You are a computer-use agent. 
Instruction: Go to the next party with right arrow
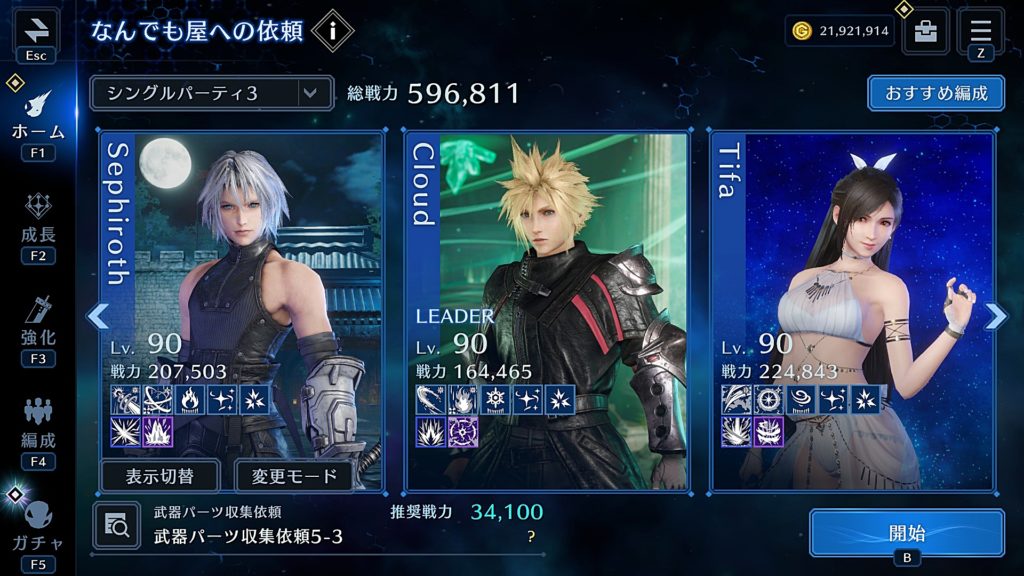[x=996, y=316]
